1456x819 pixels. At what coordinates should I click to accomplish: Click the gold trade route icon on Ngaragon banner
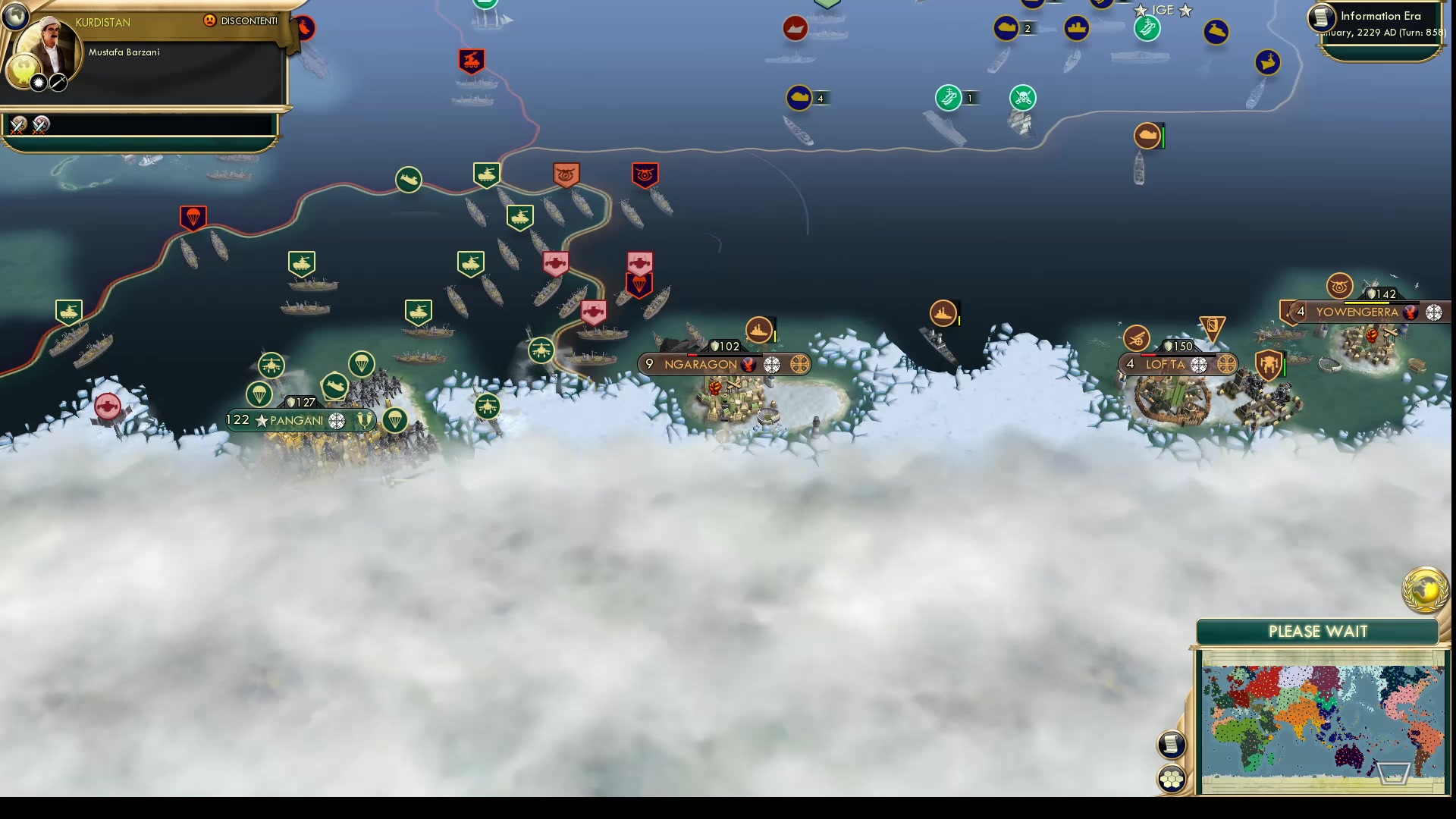click(797, 365)
